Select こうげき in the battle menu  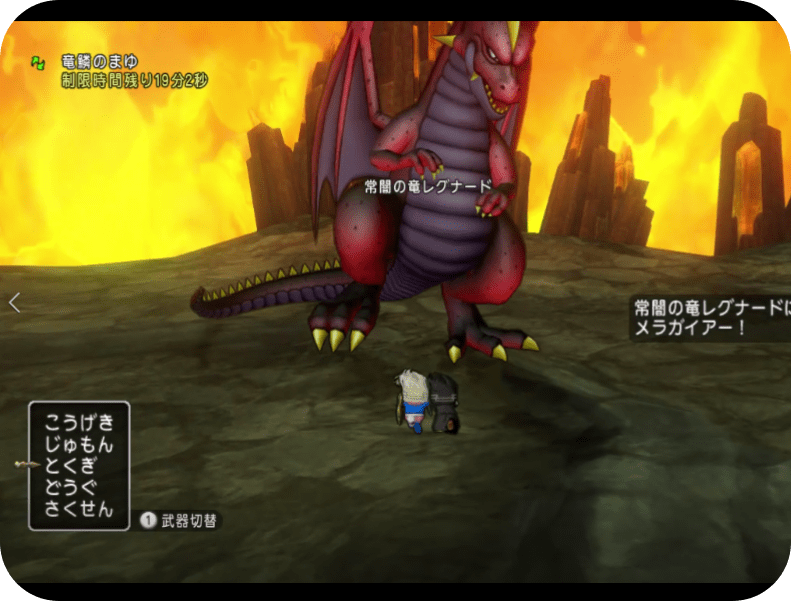79,421
